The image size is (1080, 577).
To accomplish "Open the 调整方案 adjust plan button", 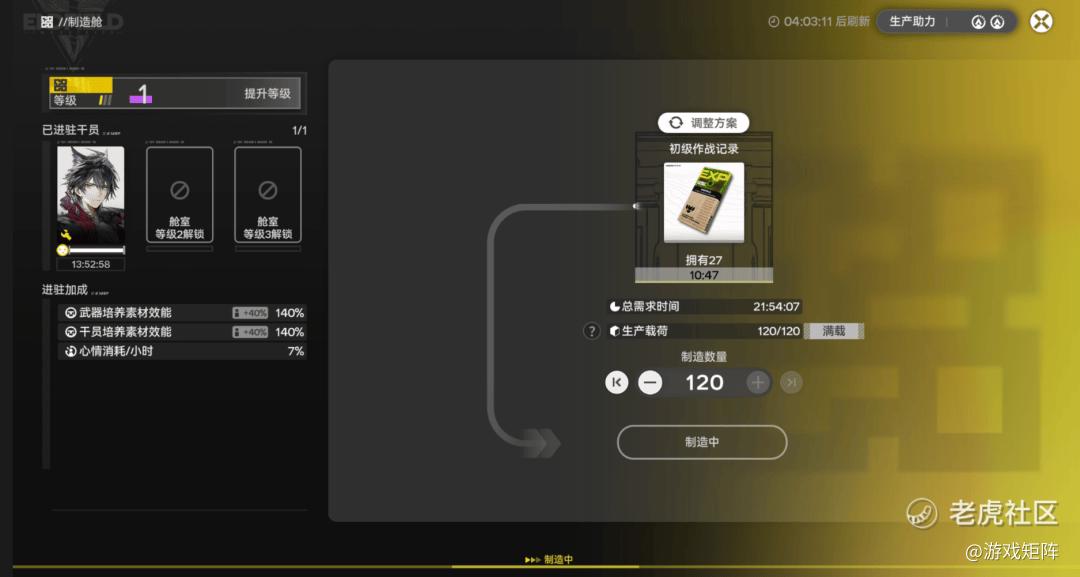I will [703, 123].
